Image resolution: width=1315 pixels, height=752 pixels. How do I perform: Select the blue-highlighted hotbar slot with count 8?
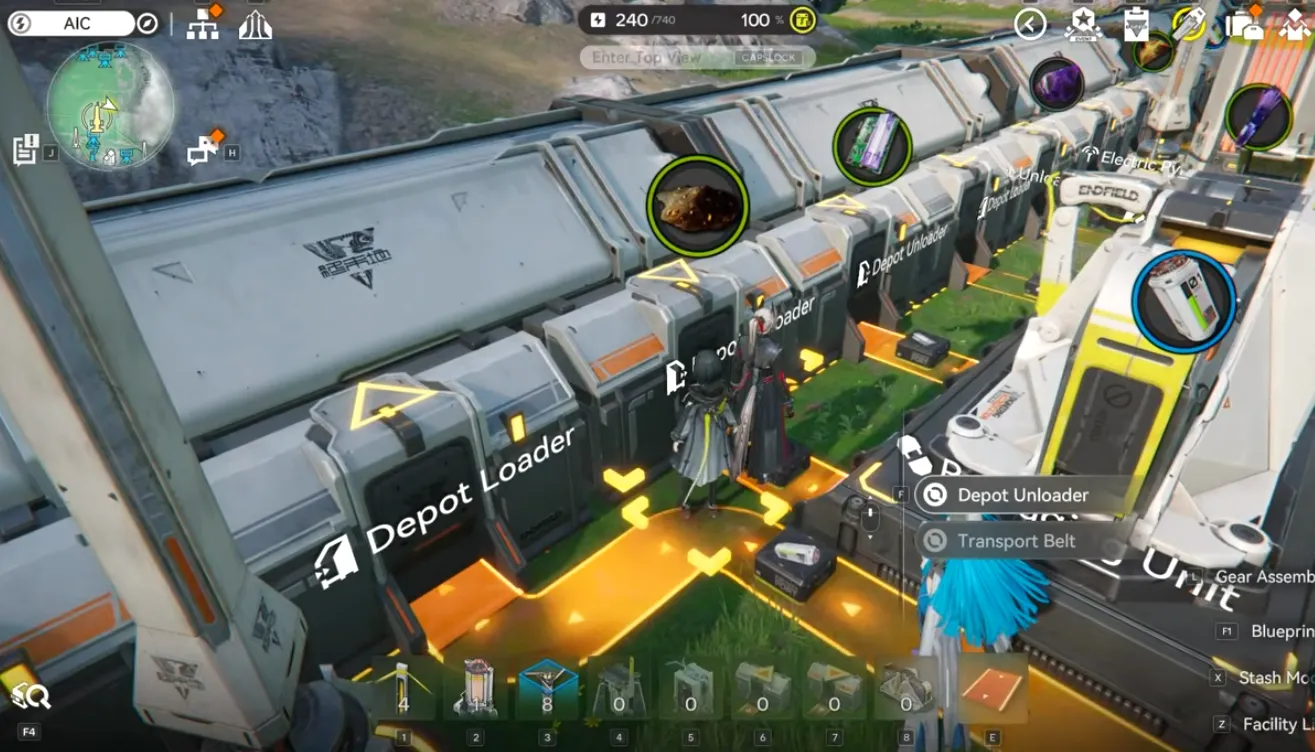547,689
